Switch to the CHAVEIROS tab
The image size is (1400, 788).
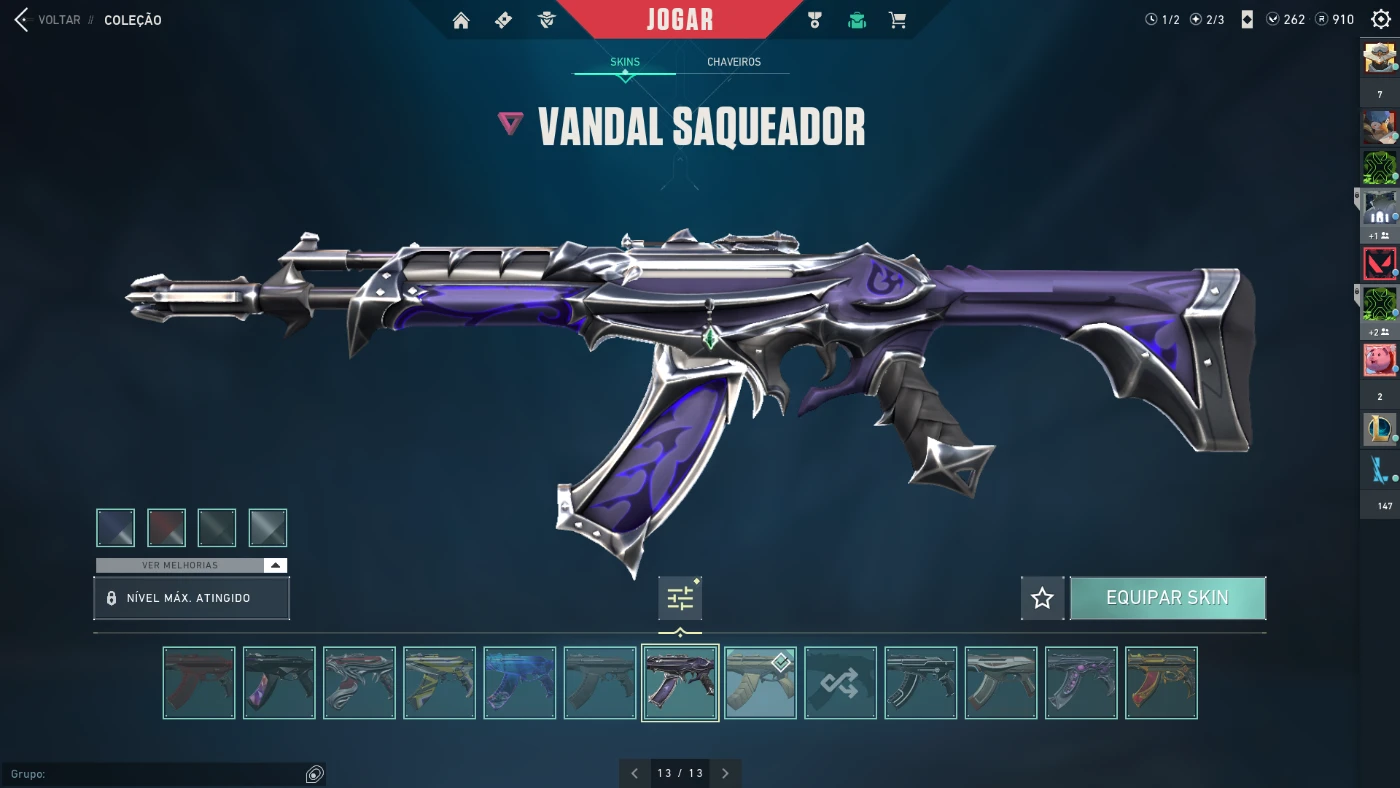(x=735, y=61)
